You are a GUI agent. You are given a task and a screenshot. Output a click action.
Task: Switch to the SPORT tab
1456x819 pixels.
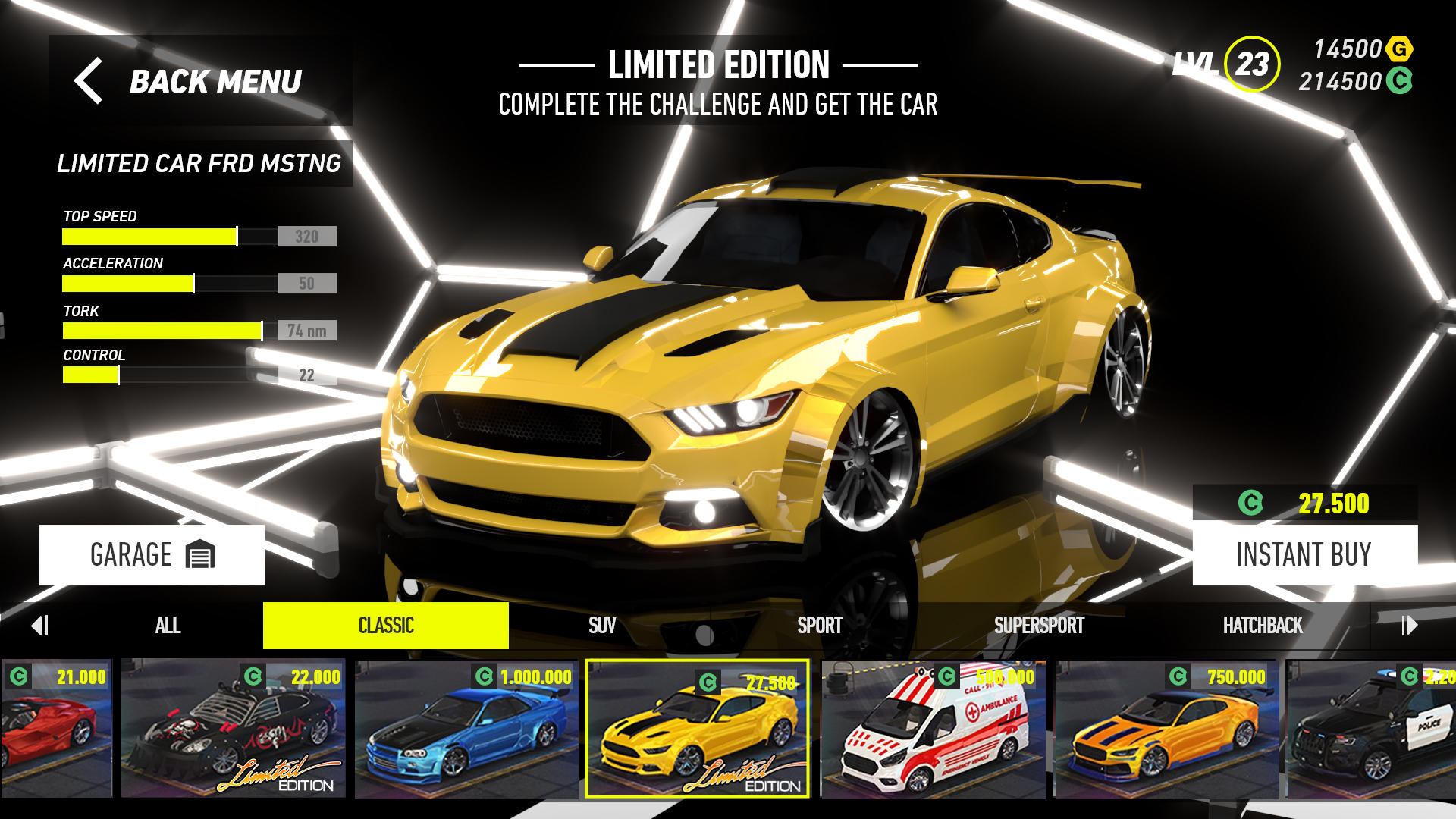pos(819,626)
